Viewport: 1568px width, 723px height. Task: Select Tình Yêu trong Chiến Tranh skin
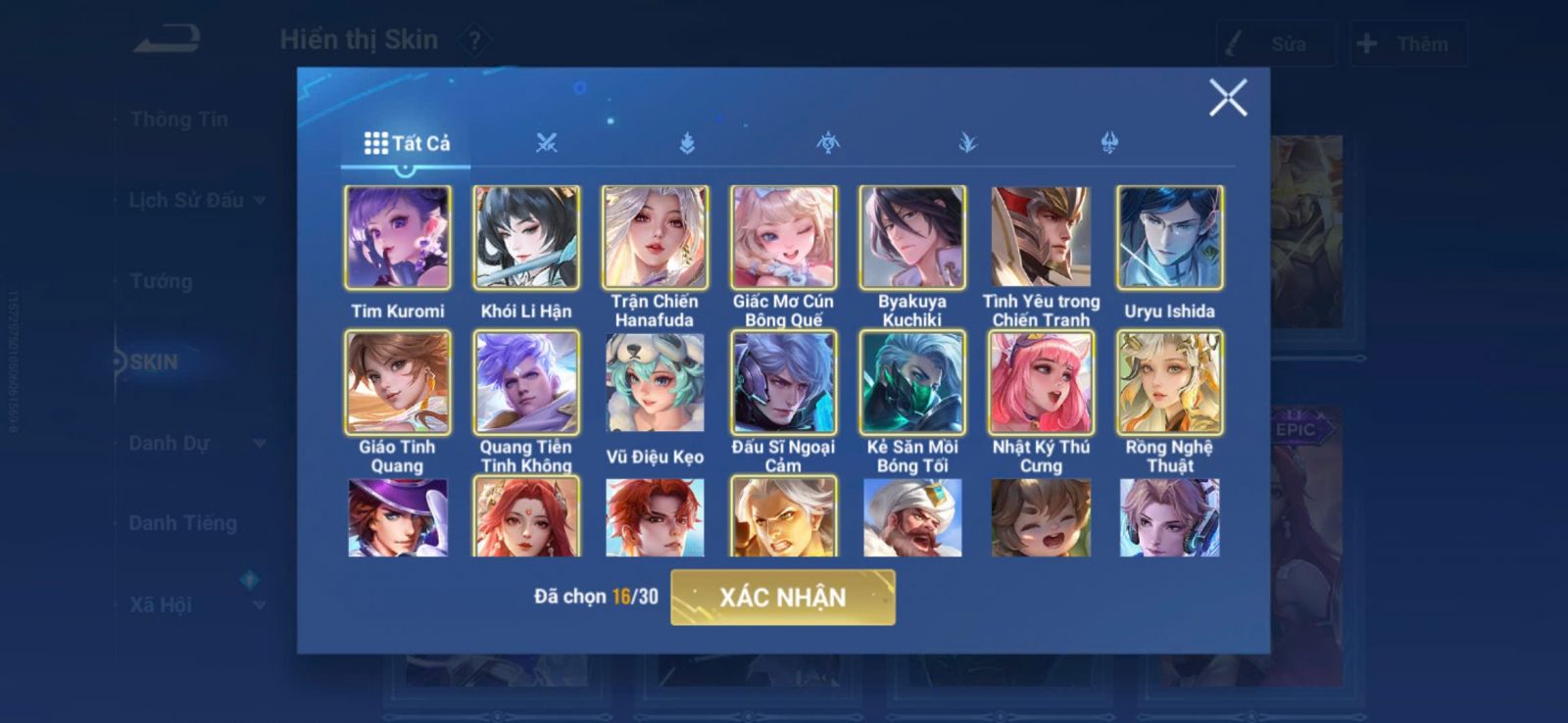click(1041, 238)
